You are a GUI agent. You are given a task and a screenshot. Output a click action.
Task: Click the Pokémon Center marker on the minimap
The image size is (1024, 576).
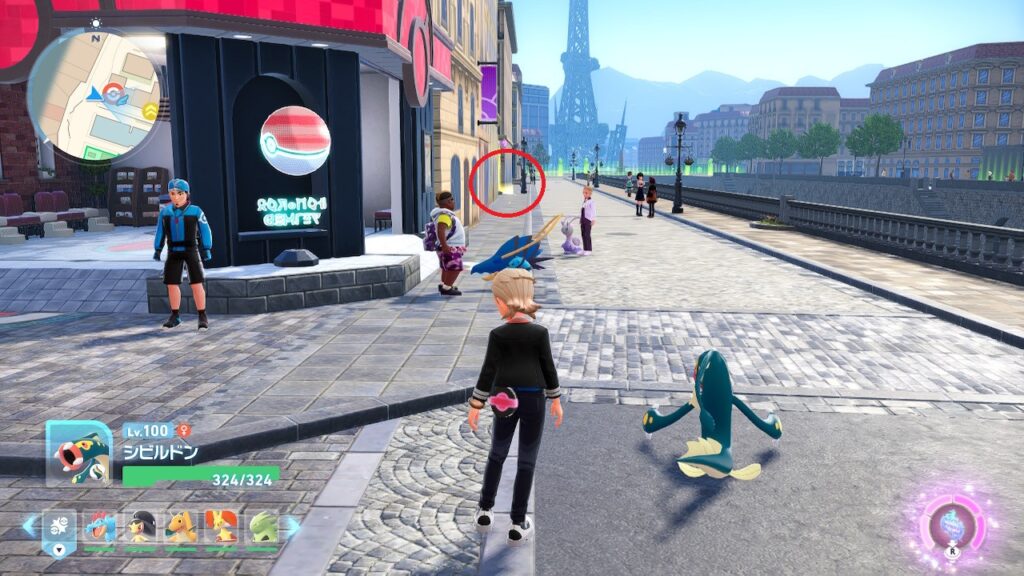[116, 95]
